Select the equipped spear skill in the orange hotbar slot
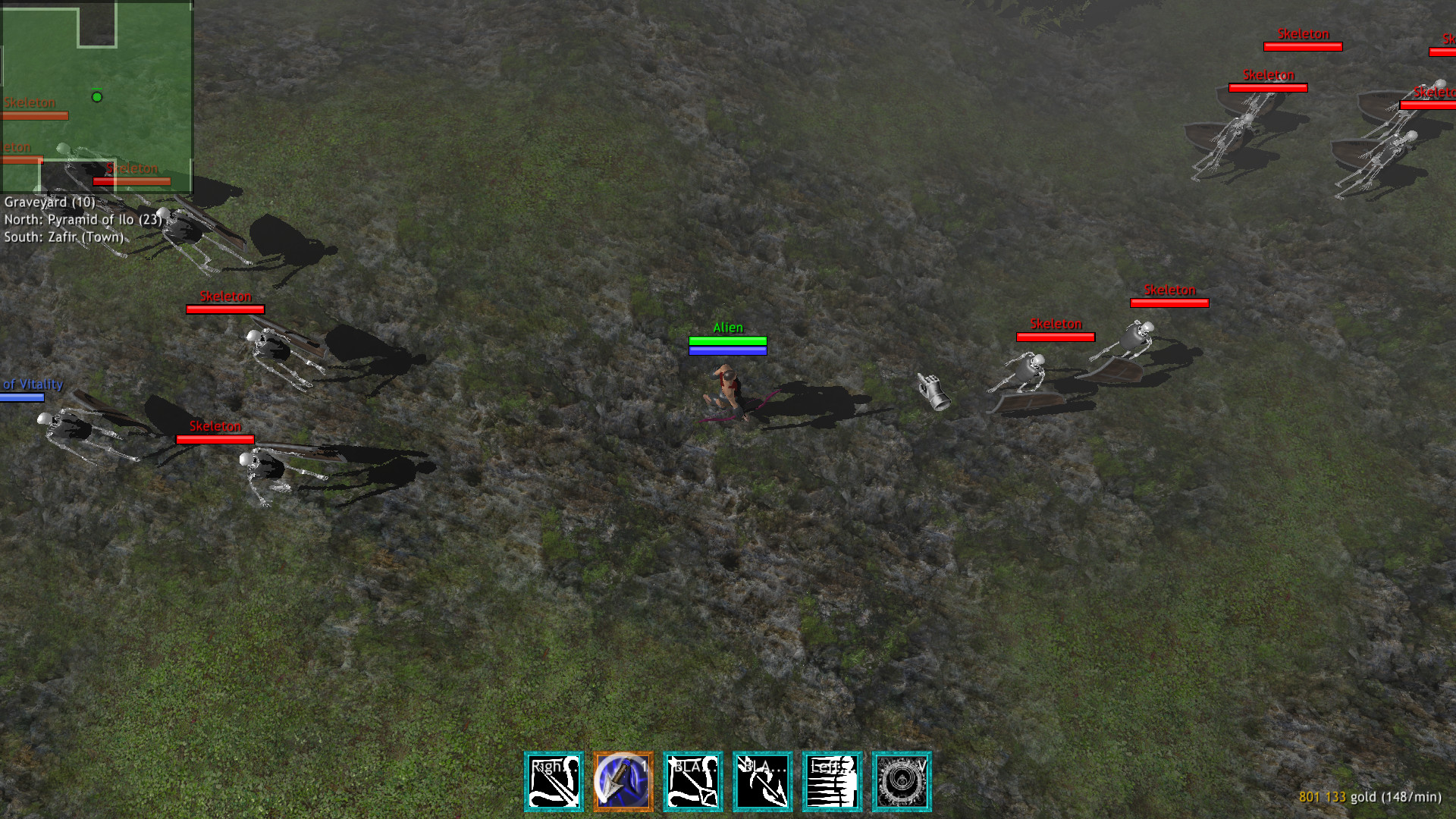The height and width of the screenshot is (819, 1456). click(x=622, y=781)
